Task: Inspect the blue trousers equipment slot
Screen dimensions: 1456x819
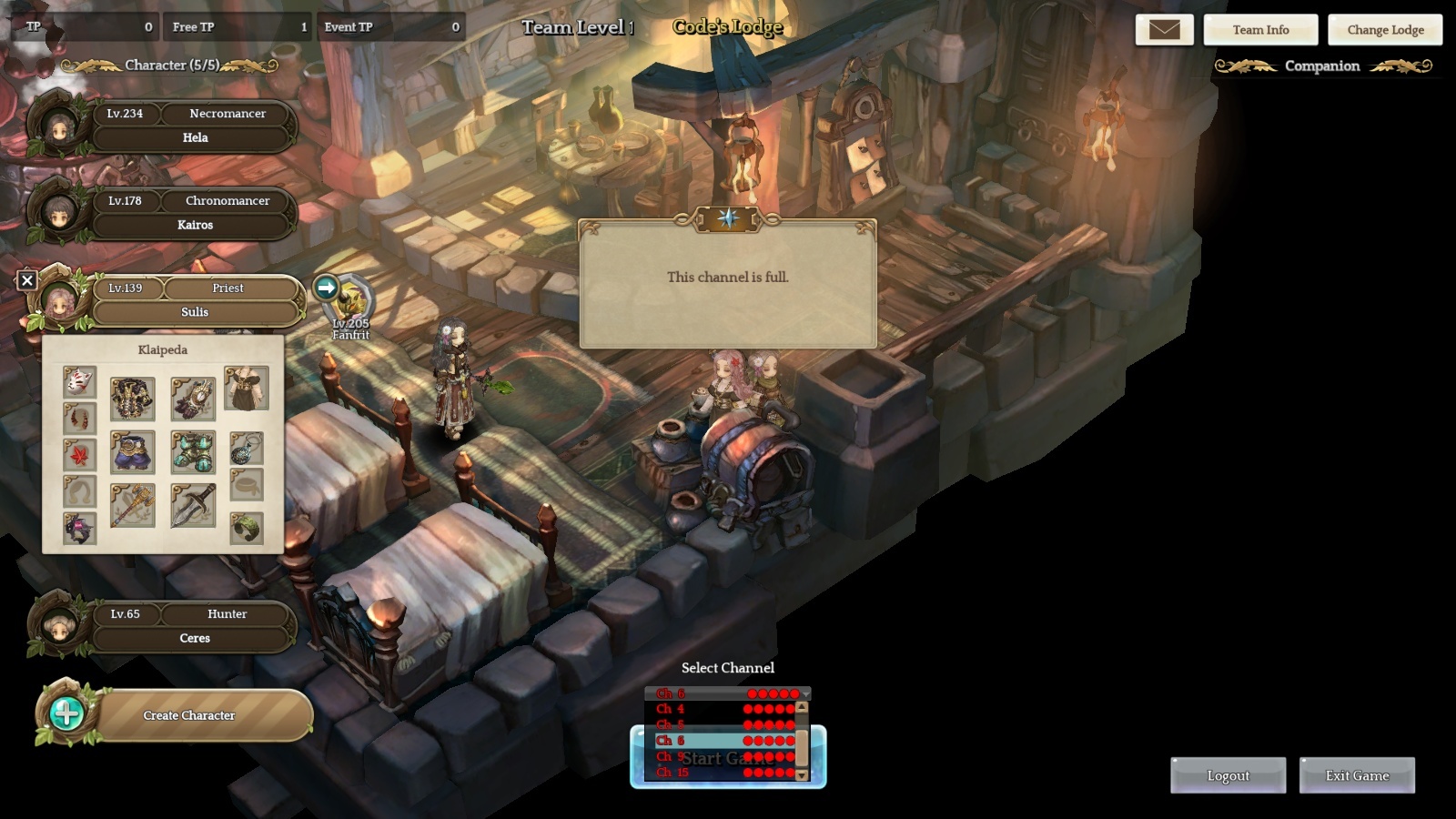Action: click(133, 452)
